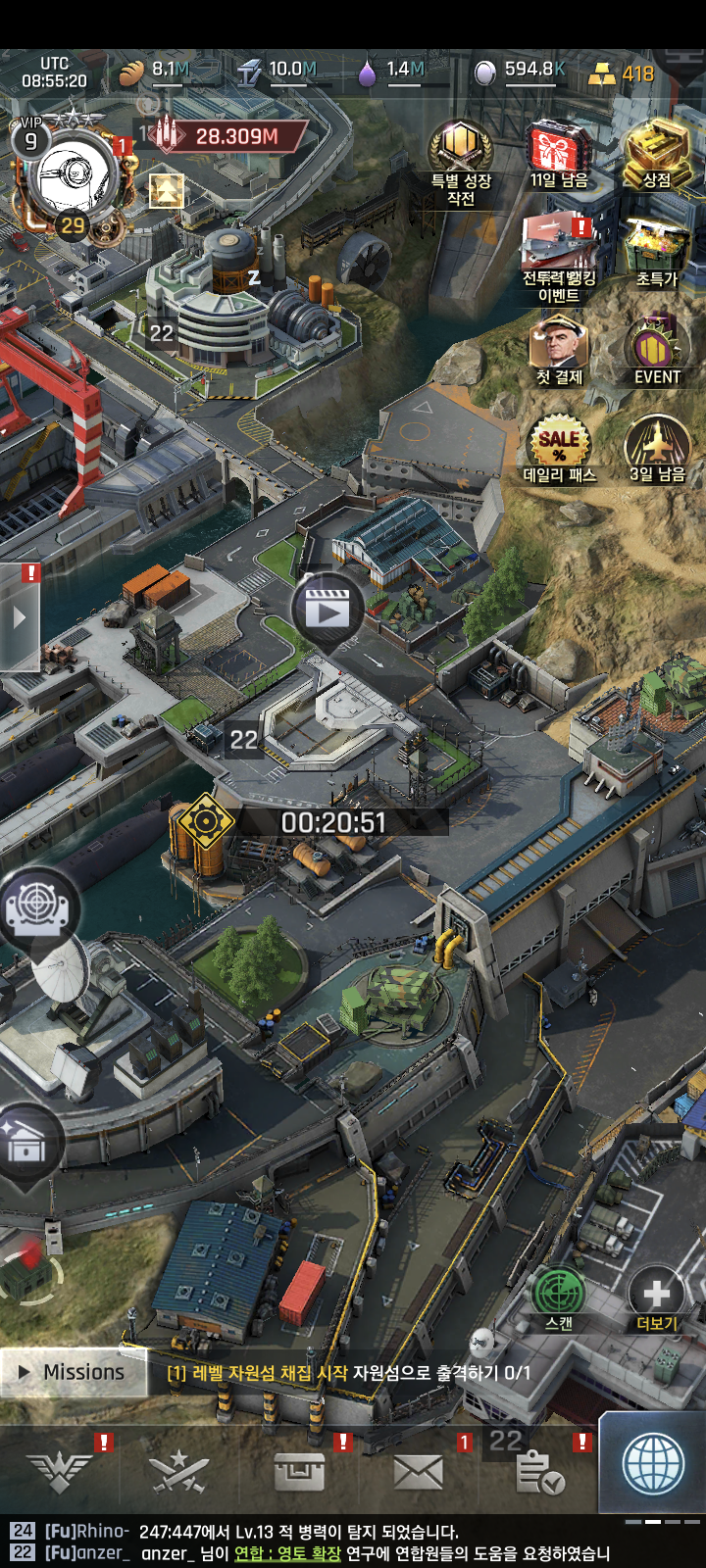
Task: Open the world map globe
Action: pos(653,1465)
